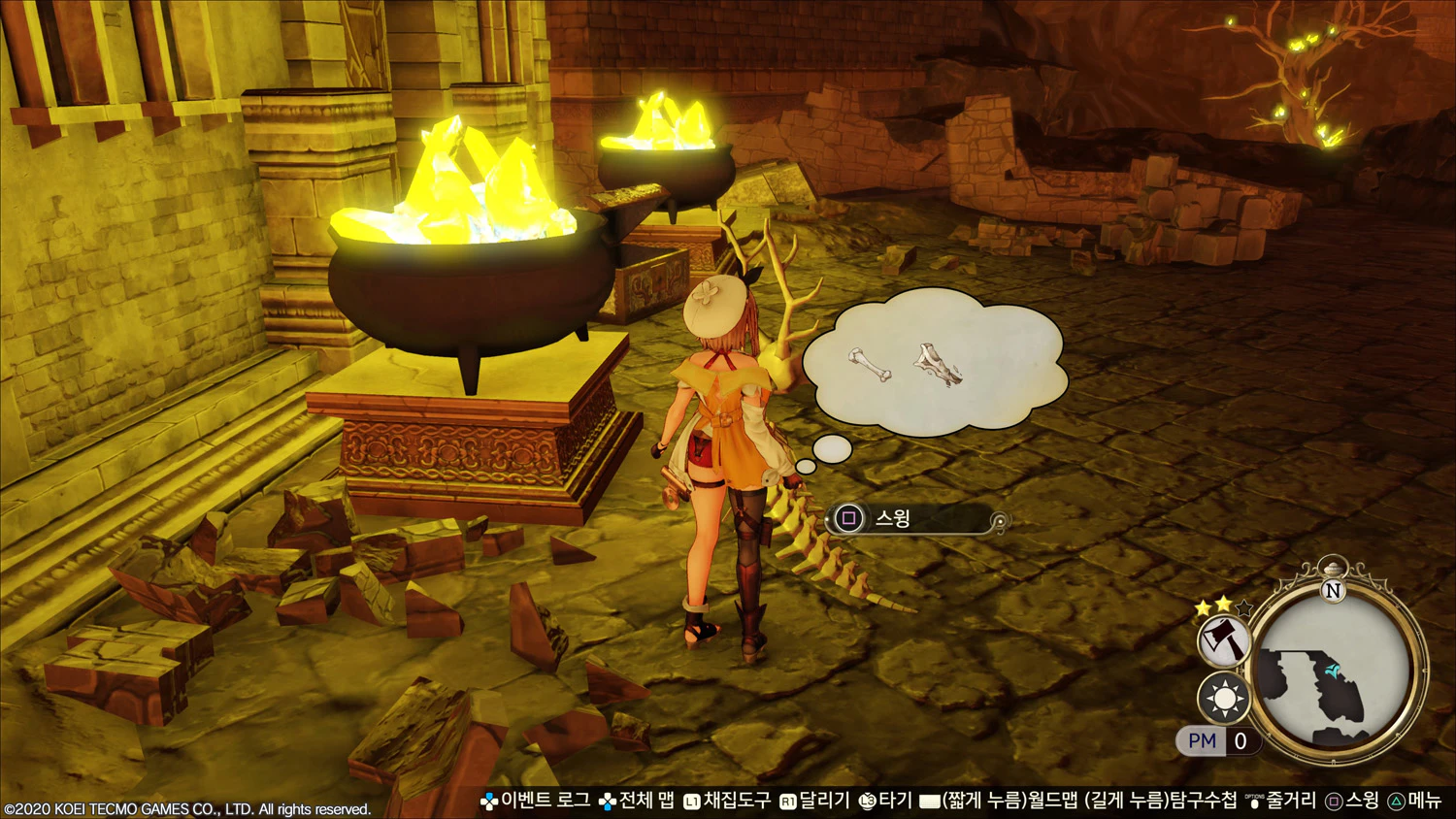Select the axe gathering tool icon
This screenshot has height=819, width=1456.
[1223, 641]
